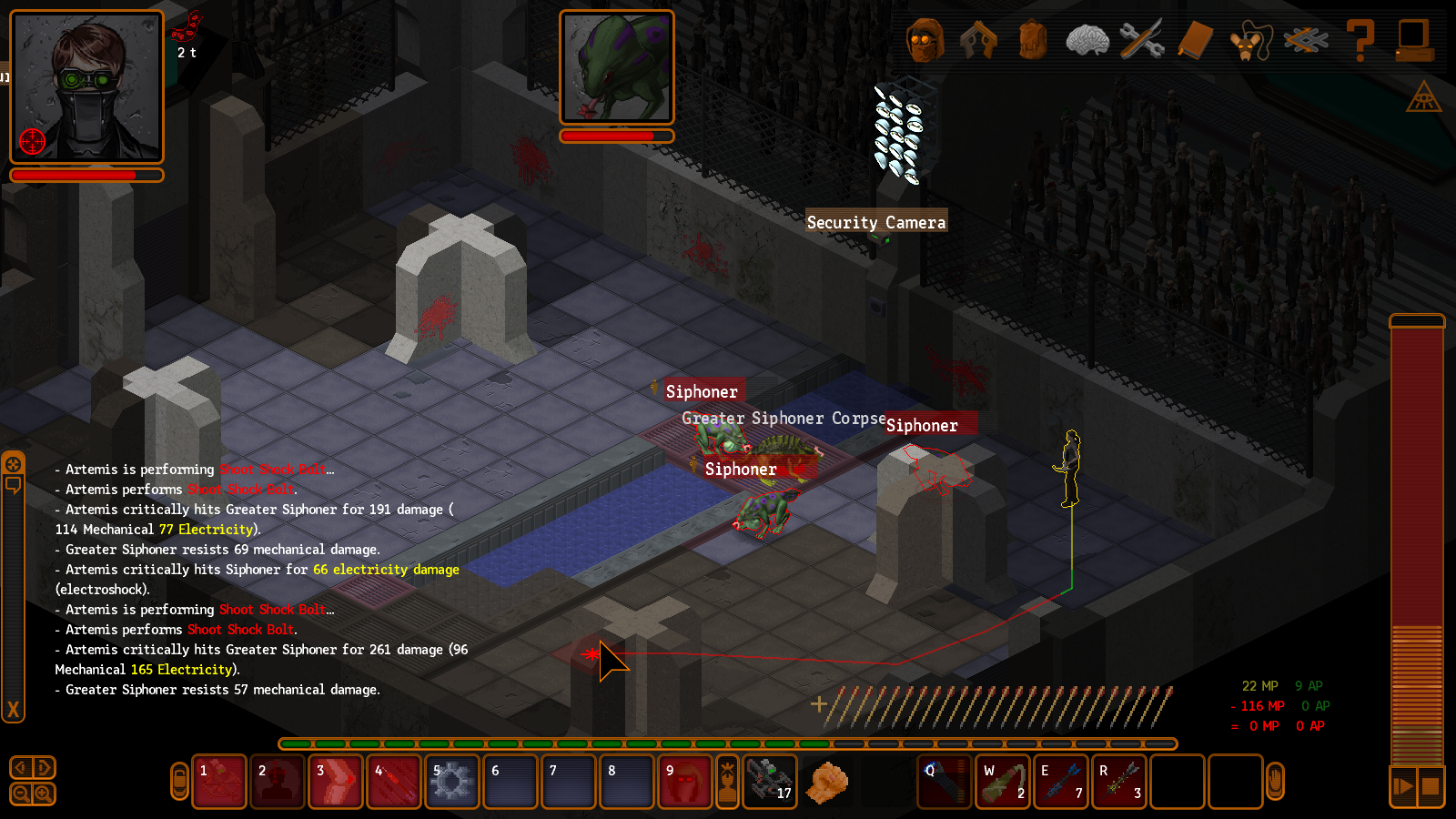
Task: Use the flashlight item in slot Q
Action: (x=945, y=782)
